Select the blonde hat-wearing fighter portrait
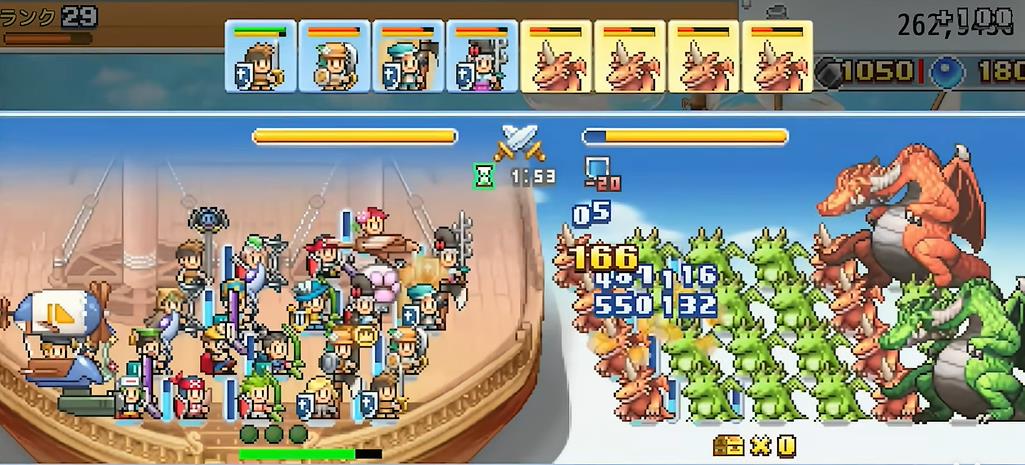 (334, 57)
